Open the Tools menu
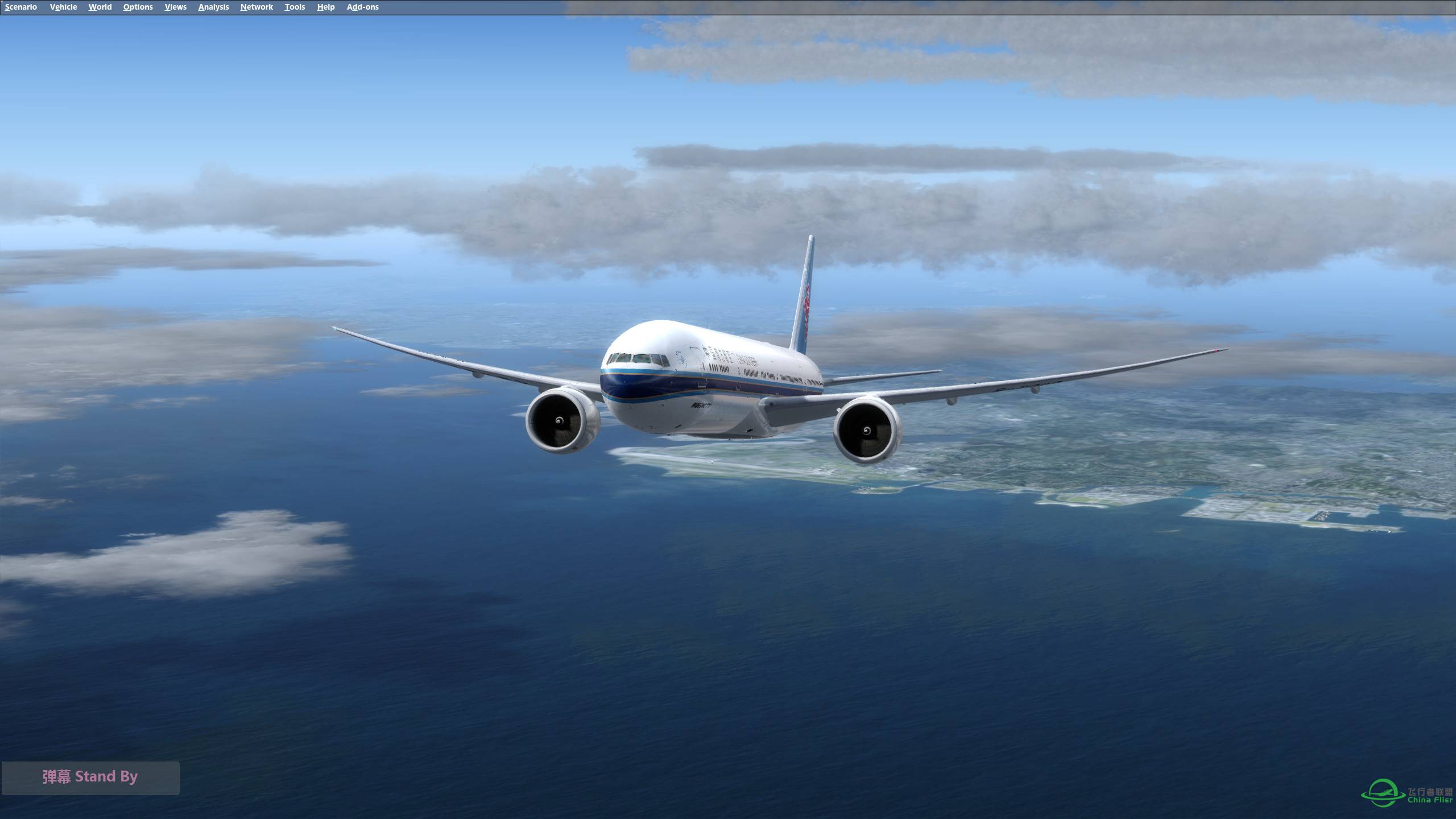 [295, 7]
